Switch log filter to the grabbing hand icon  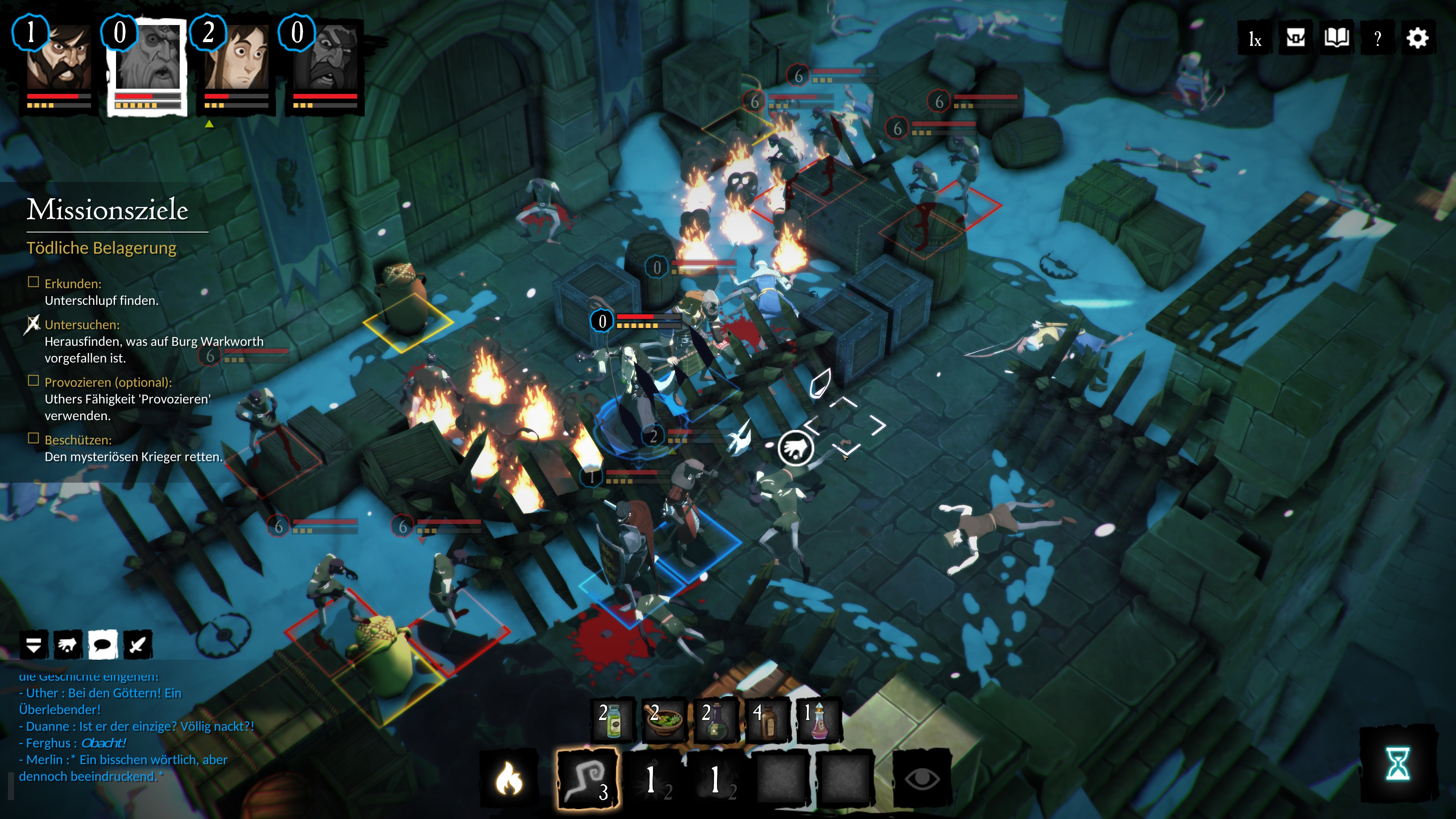pos(68,645)
